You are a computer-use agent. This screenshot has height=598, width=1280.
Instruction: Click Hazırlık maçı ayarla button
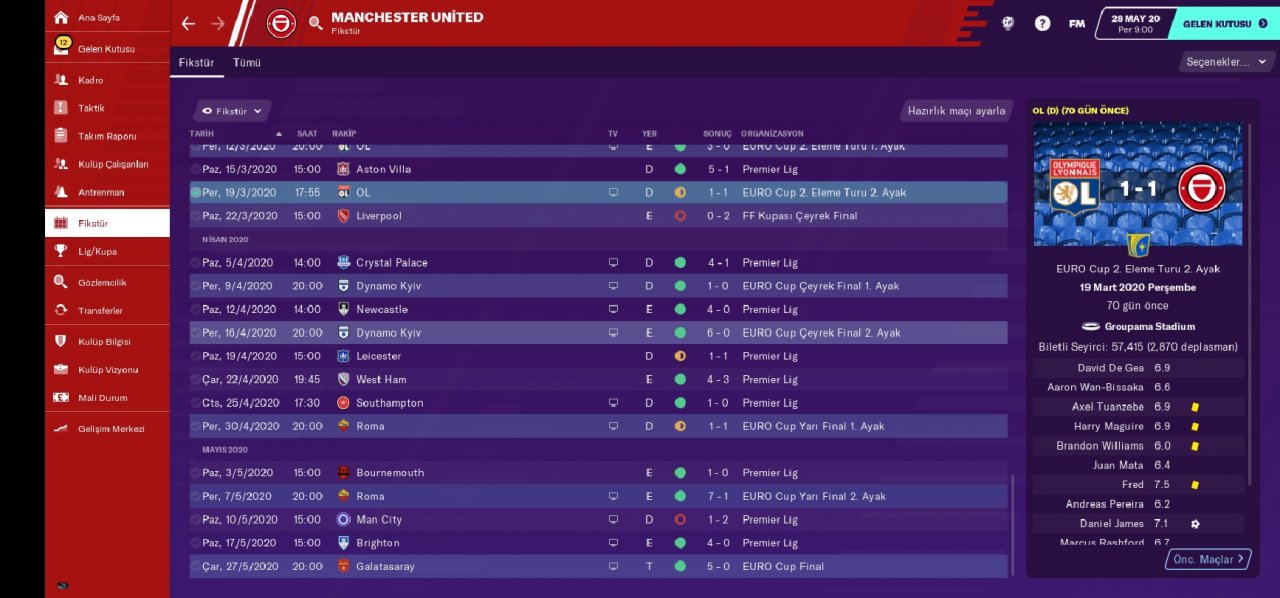[956, 111]
